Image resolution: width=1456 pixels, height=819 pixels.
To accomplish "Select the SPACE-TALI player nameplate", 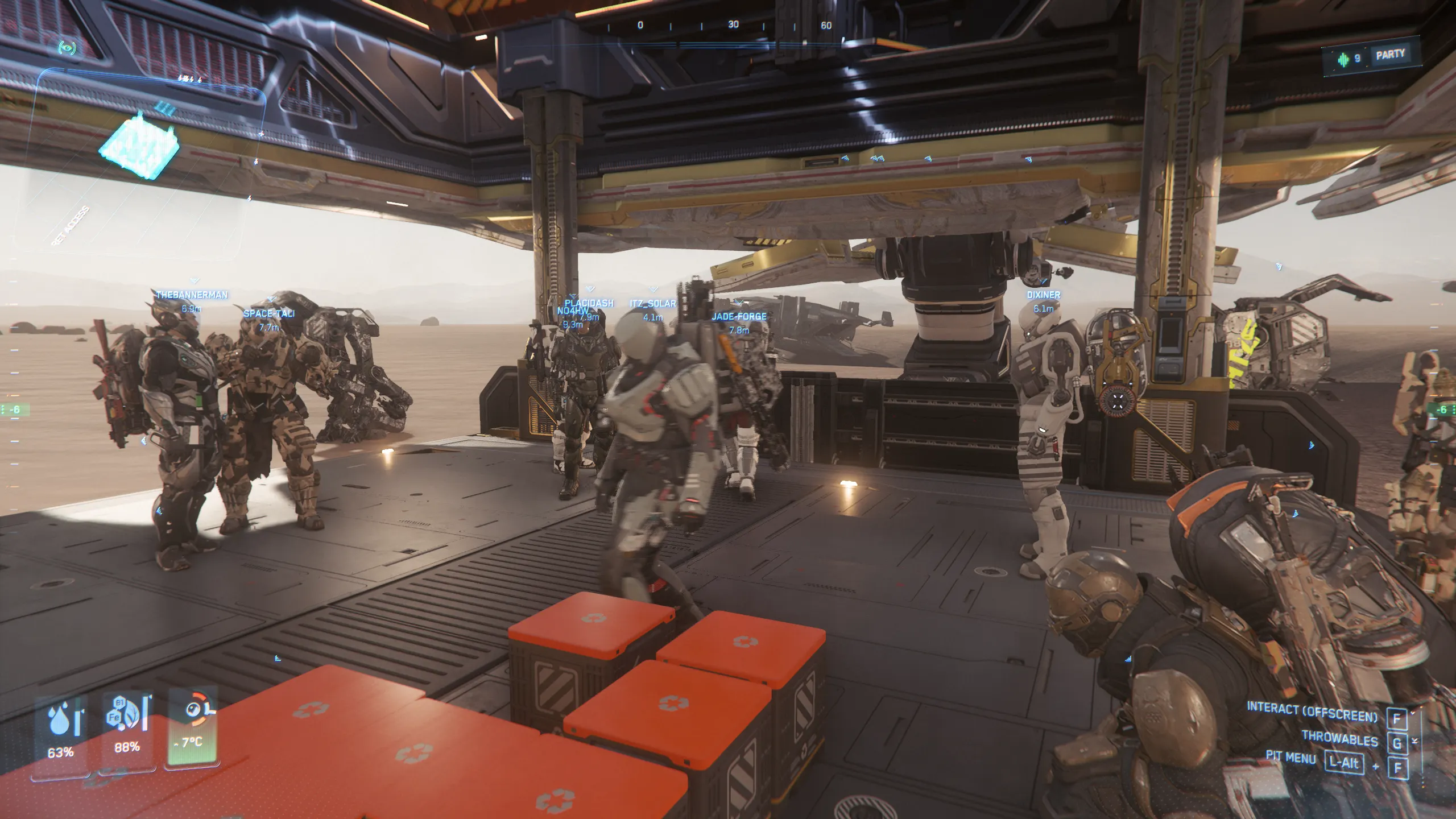I will coord(269,313).
